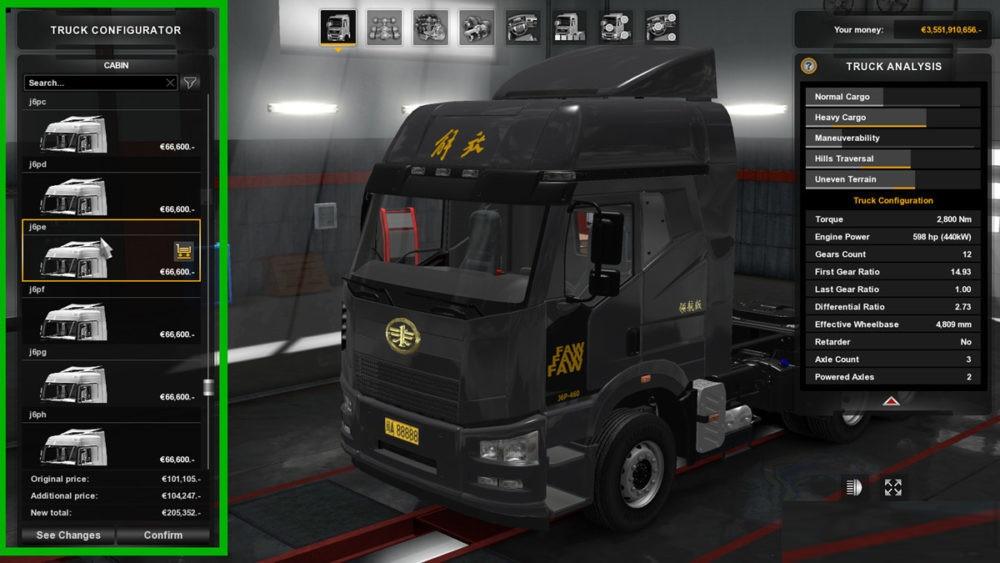Switch to the chassis category tab
The width and height of the screenshot is (1000, 563).
(x=384, y=27)
